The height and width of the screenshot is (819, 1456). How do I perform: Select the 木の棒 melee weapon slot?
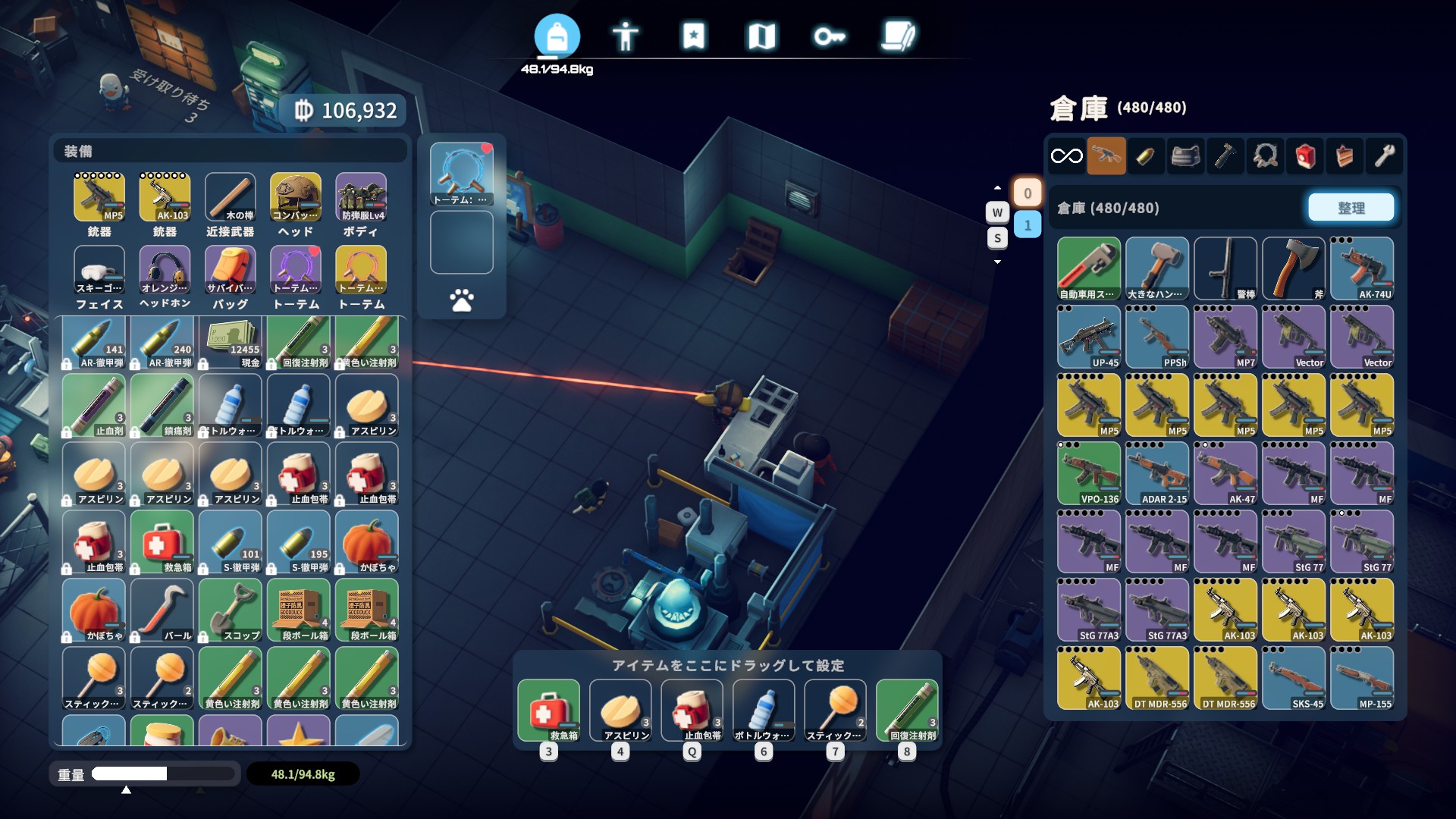pos(230,197)
